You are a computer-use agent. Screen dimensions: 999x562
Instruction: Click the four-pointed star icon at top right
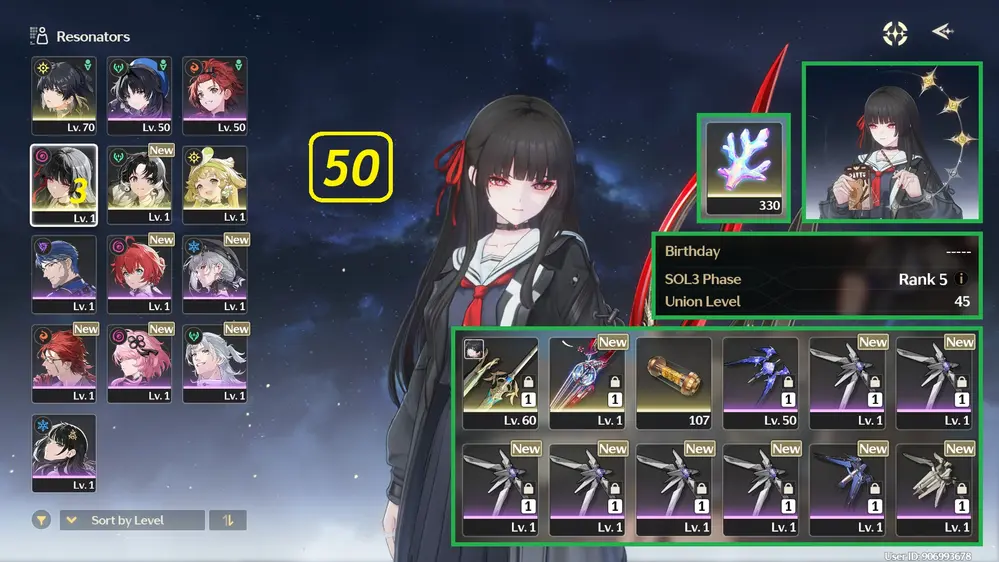(x=895, y=33)
